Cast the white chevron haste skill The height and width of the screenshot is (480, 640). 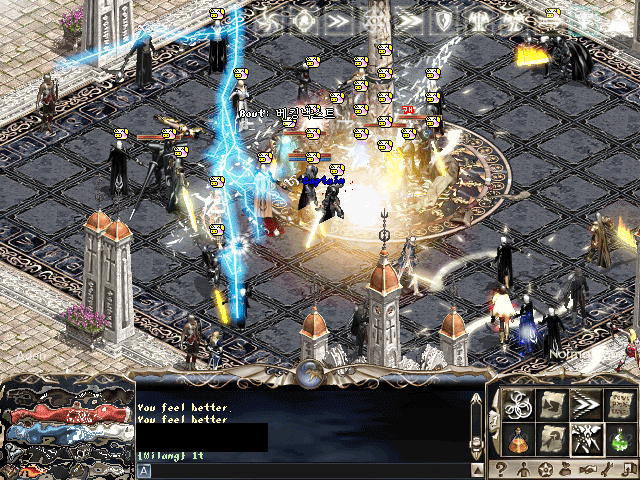(x=584, y=403)
